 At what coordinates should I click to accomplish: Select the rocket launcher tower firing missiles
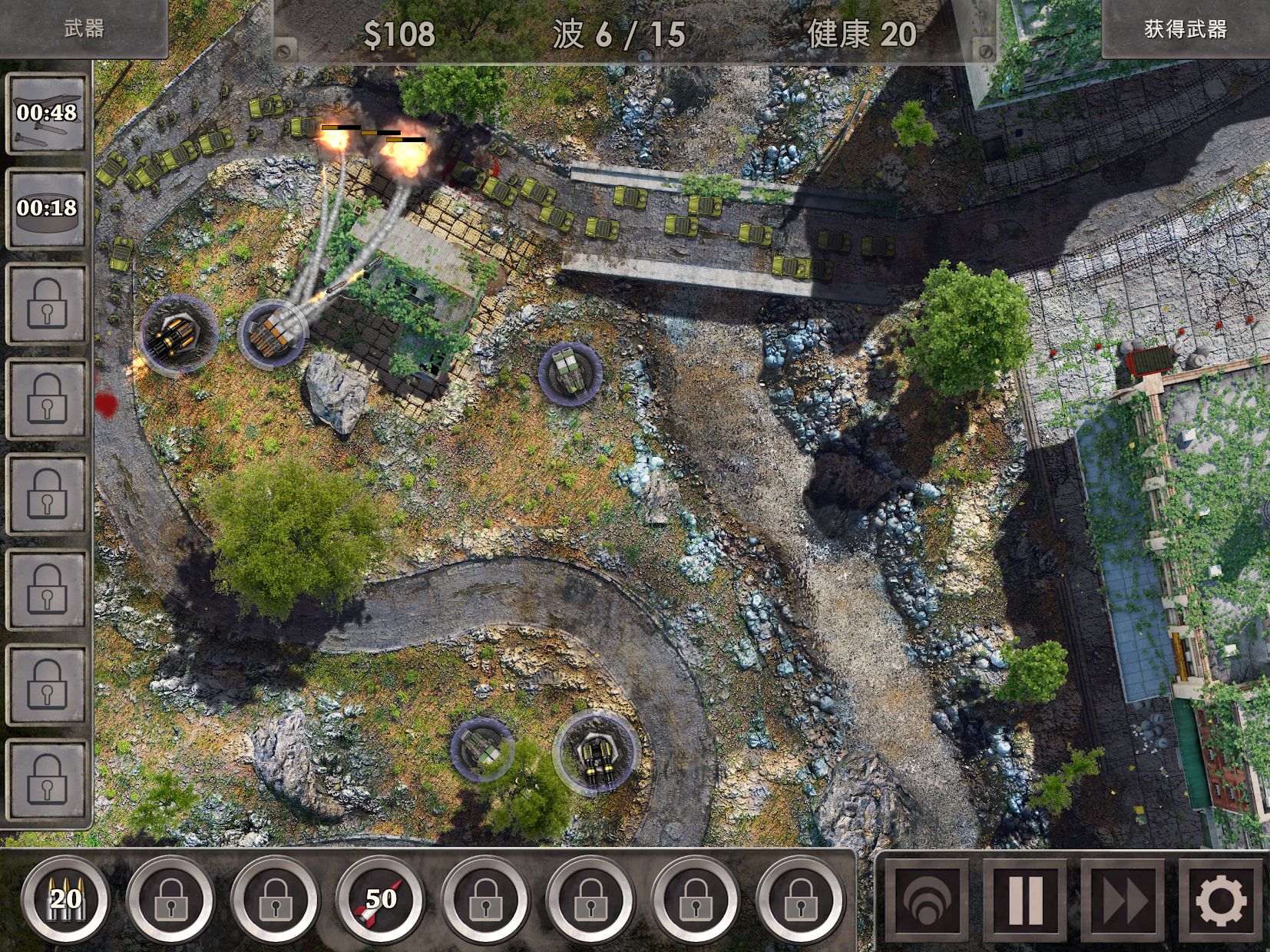(x=273, y=332)
